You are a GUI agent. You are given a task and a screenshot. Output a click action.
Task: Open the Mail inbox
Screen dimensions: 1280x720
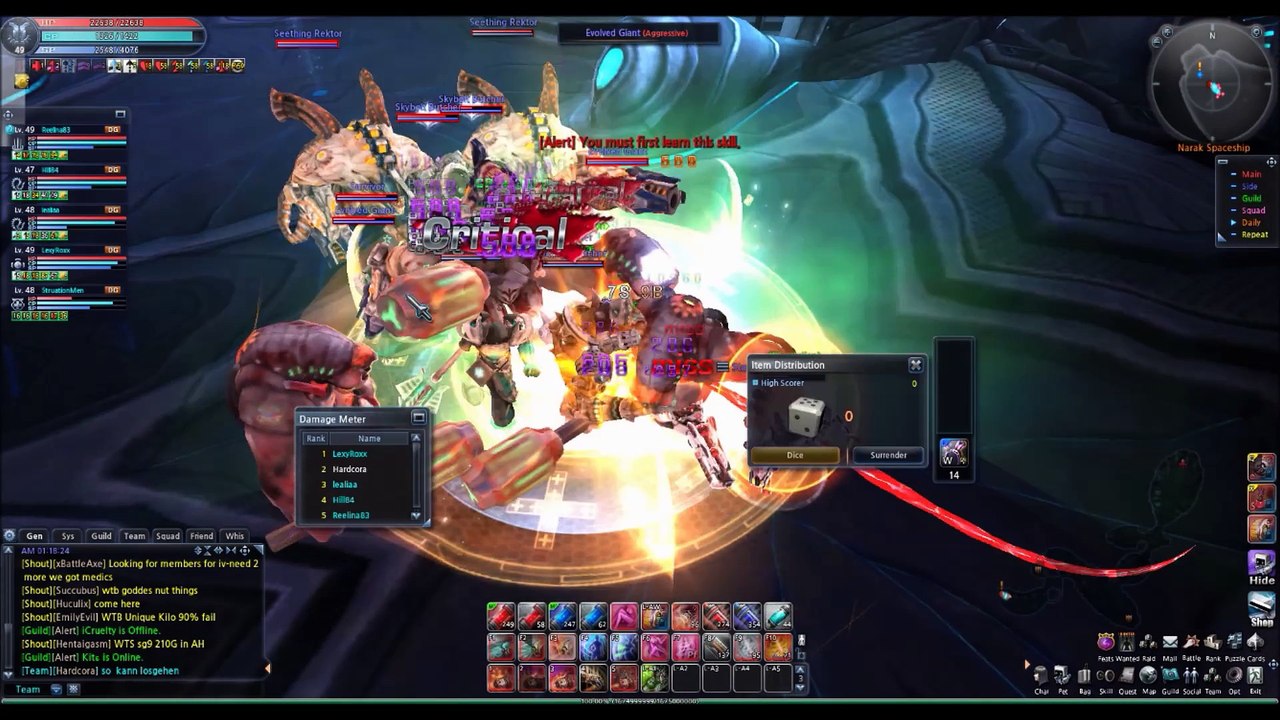coord(1169,643)
